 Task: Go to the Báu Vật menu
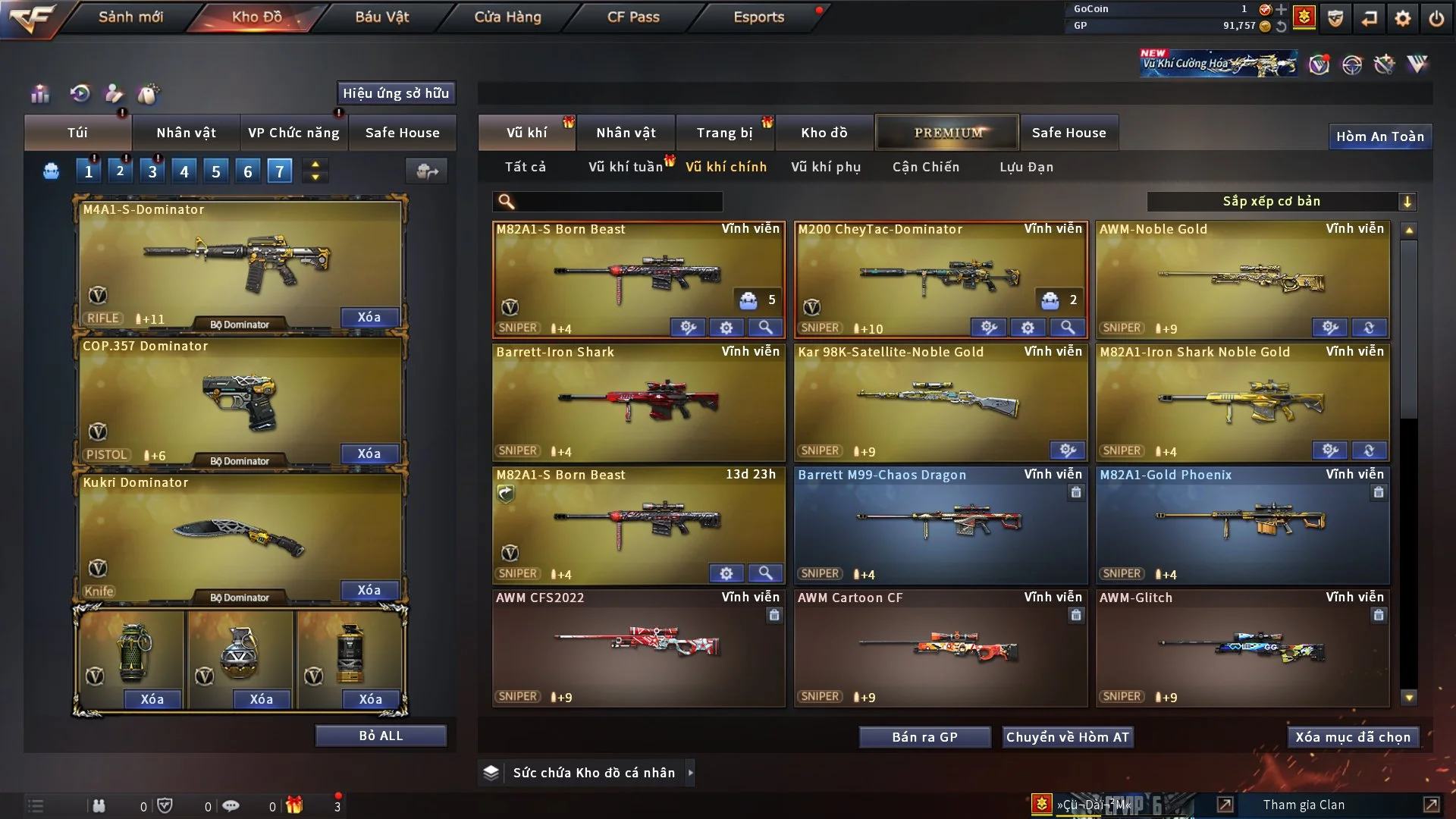(381, 17)
